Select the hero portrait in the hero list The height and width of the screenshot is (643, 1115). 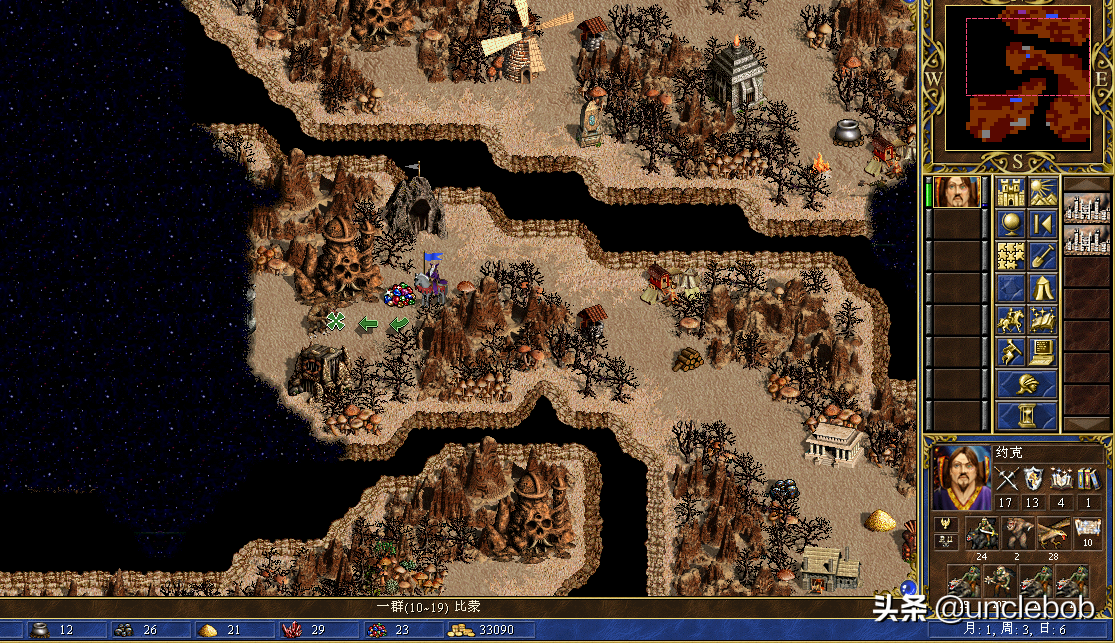click(x=957, y=192)
